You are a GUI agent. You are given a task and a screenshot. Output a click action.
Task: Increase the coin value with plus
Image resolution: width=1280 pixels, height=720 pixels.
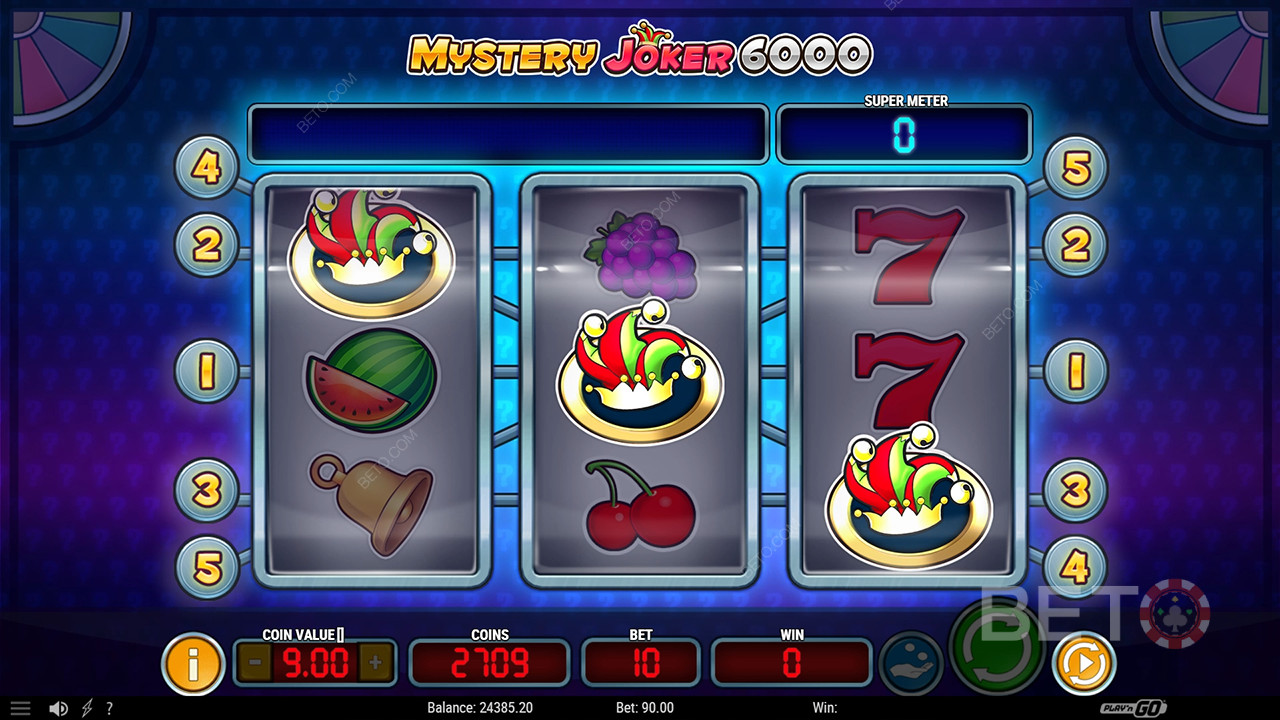click(x=376, y=661)
